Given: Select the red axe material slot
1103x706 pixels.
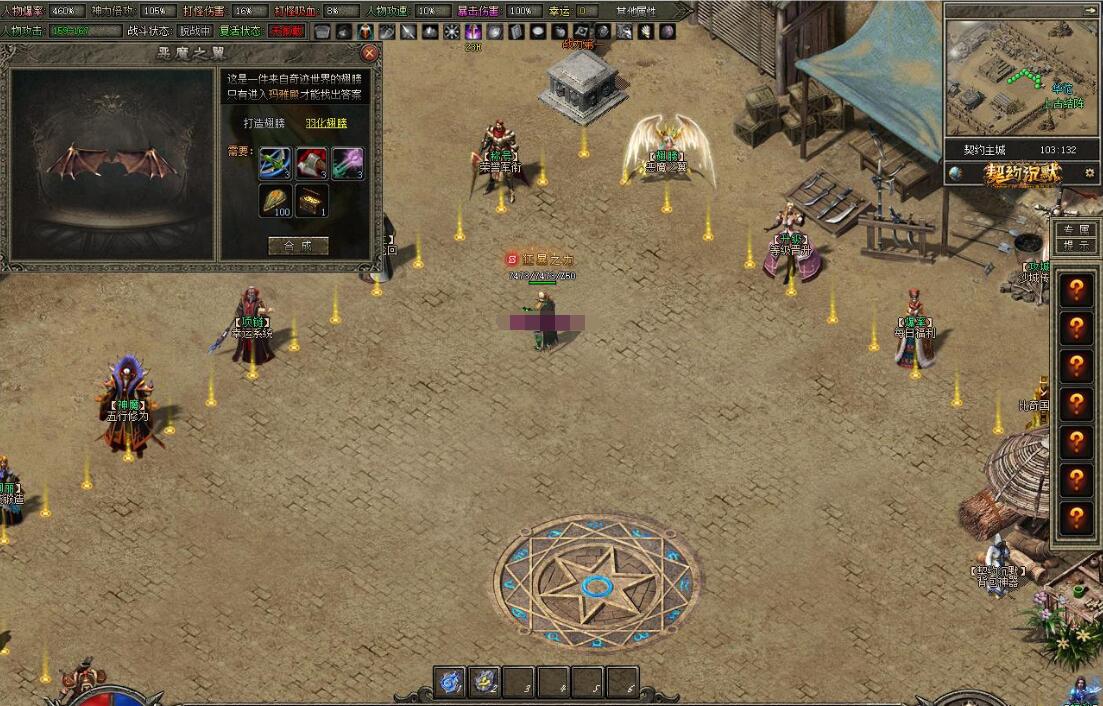Looking at the screenshot, I should (311, 163).
